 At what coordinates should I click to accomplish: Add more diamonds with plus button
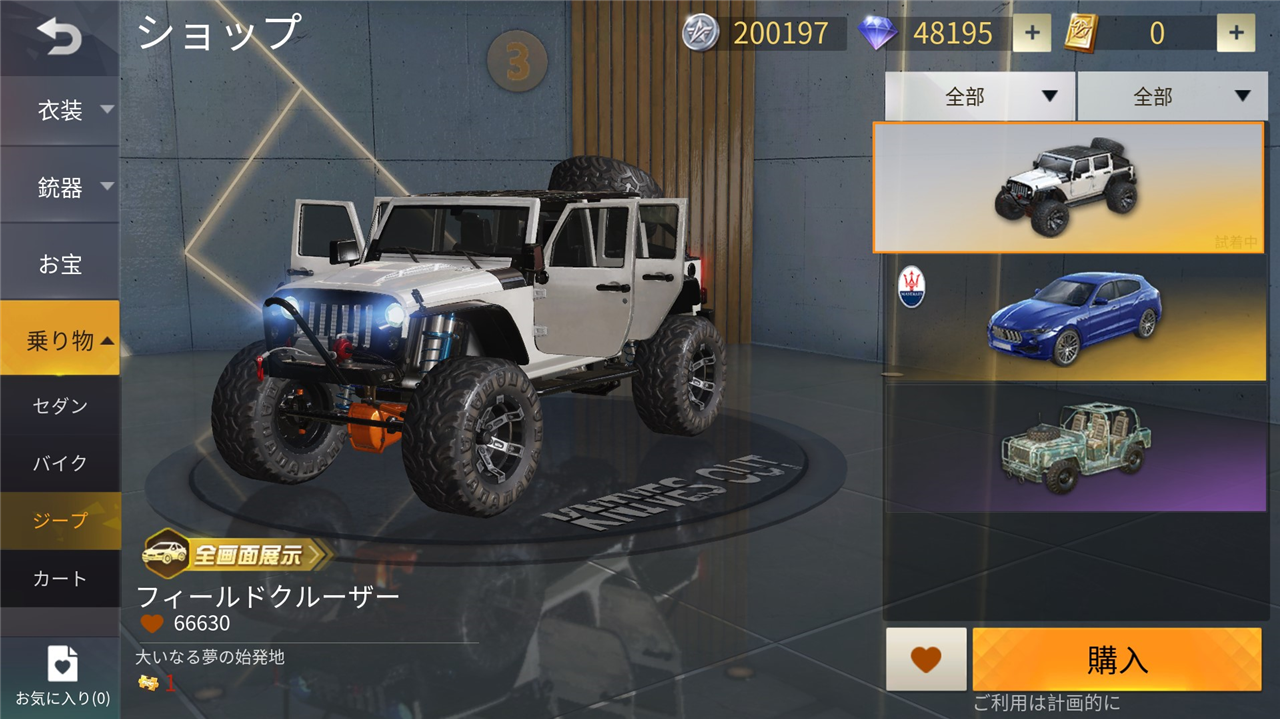1032,34
